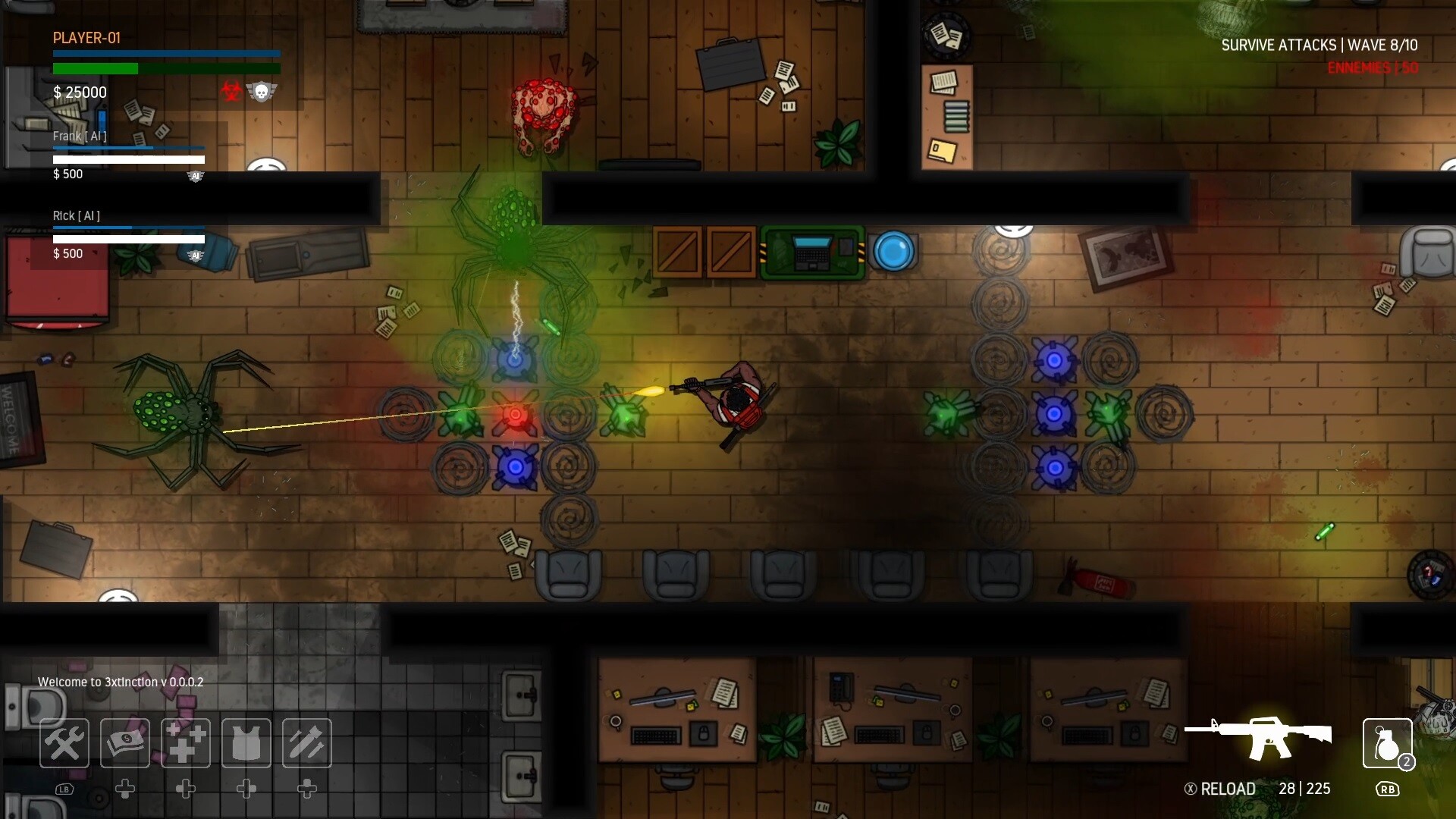This screenshot has height=819, width=1456.
Task: Click the grenade equipment icon
Action: coord(1387,743)
